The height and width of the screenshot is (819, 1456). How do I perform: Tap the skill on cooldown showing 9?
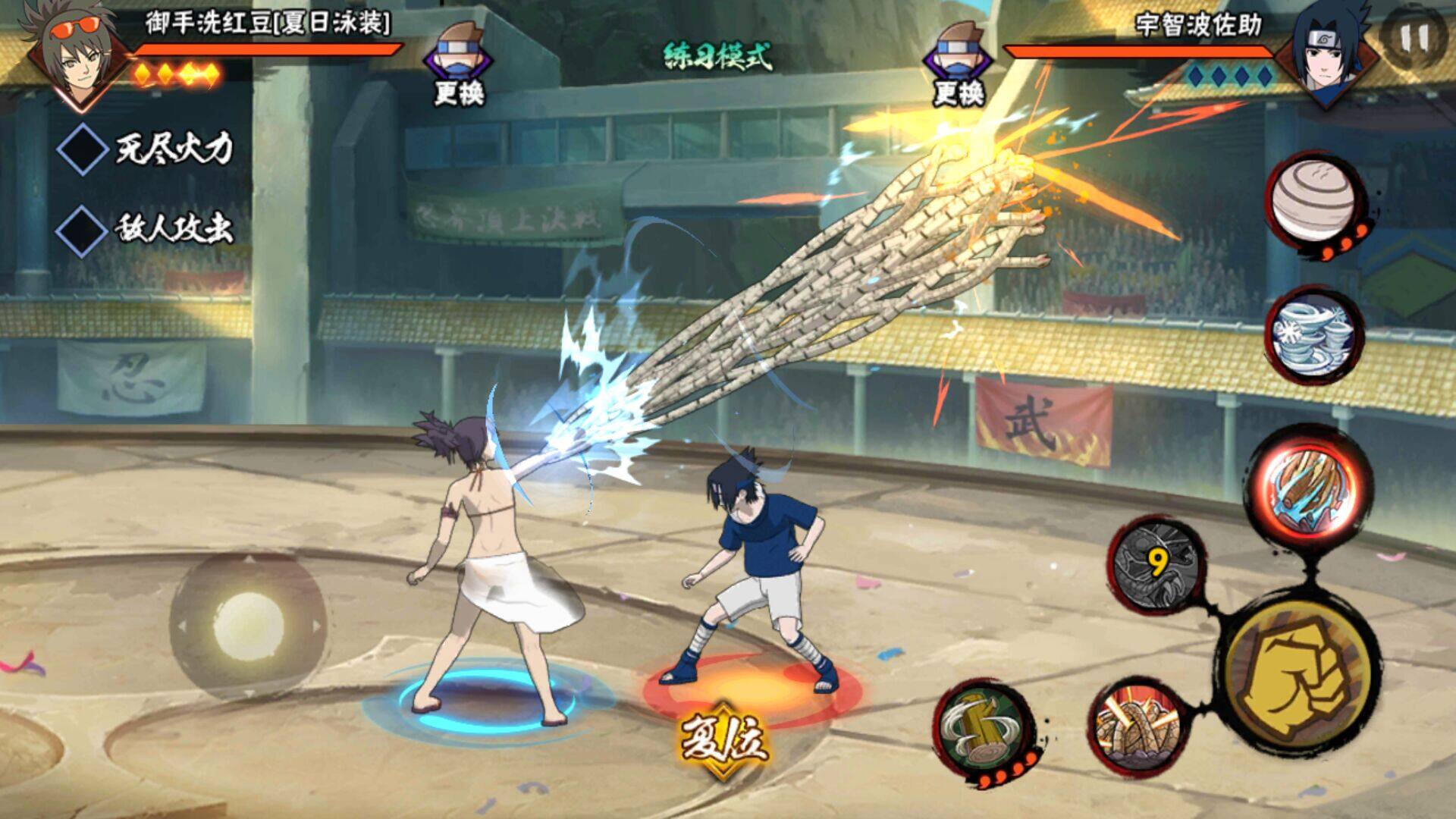point(1156,564)
